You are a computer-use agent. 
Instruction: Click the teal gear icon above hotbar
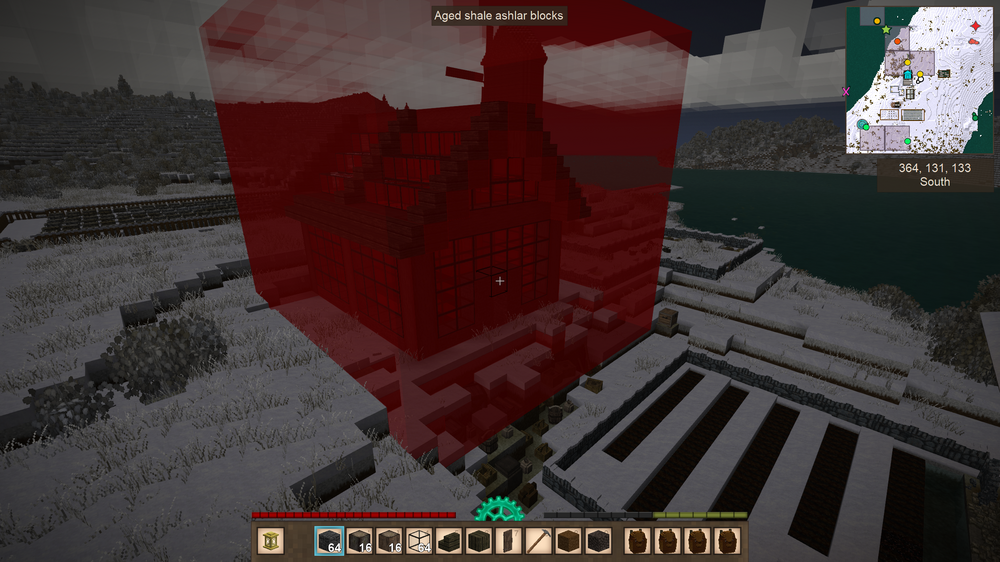pyautogui.click(x=499, y=510)
